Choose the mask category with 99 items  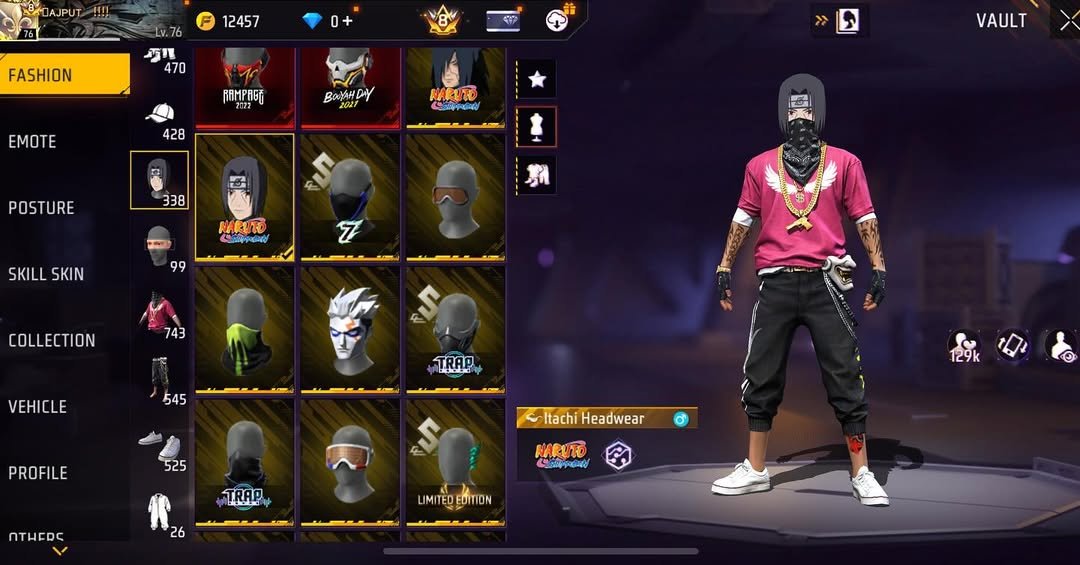[160, 248]
